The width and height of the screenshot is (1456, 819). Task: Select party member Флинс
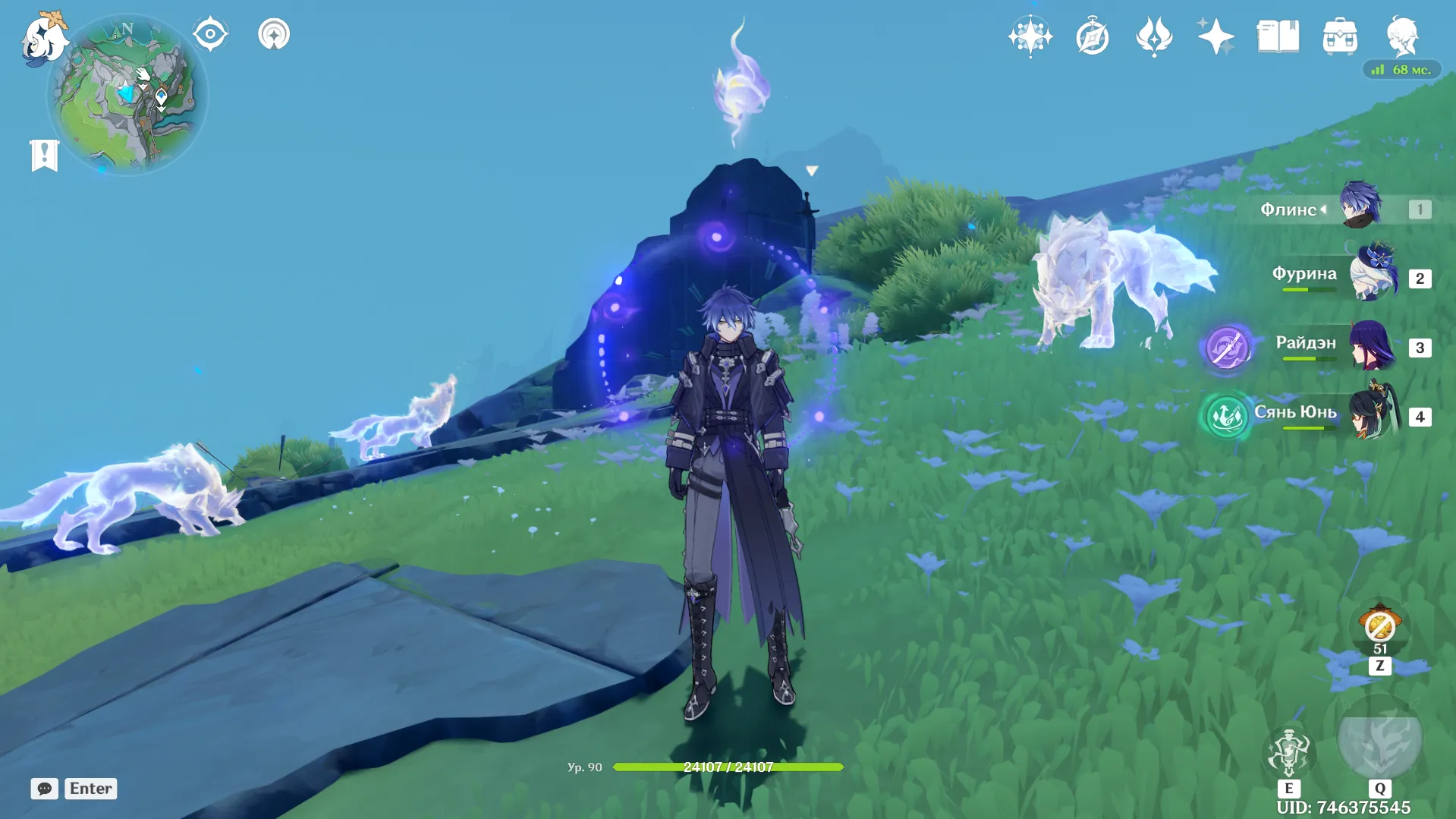(x=1360, y=205)
